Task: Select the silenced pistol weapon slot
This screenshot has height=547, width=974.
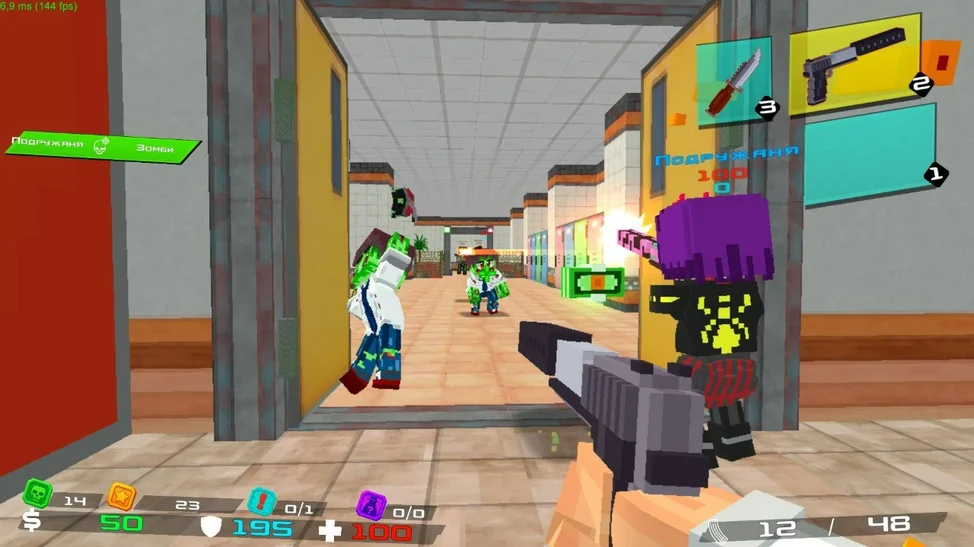Action: (854, 64)
